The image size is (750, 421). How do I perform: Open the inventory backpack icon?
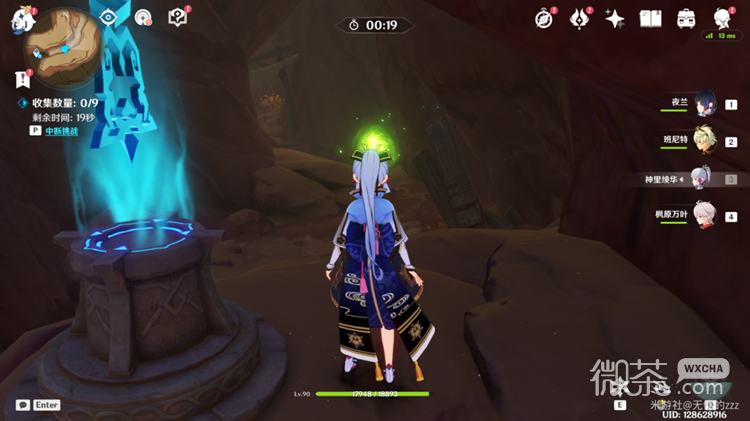coord(686,19)
